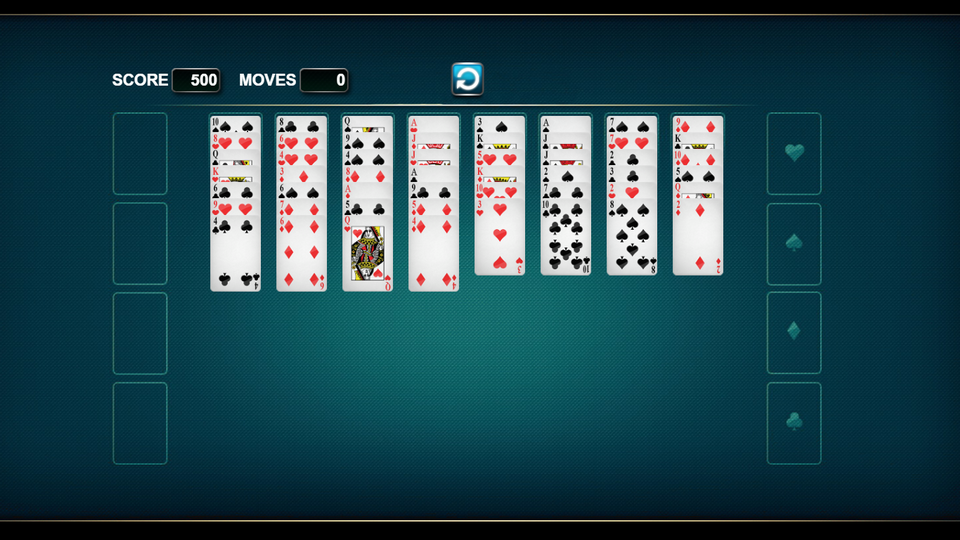Select the clubs foundation pile
Viewport: 960px width, 540px height.
click(794, 422)
